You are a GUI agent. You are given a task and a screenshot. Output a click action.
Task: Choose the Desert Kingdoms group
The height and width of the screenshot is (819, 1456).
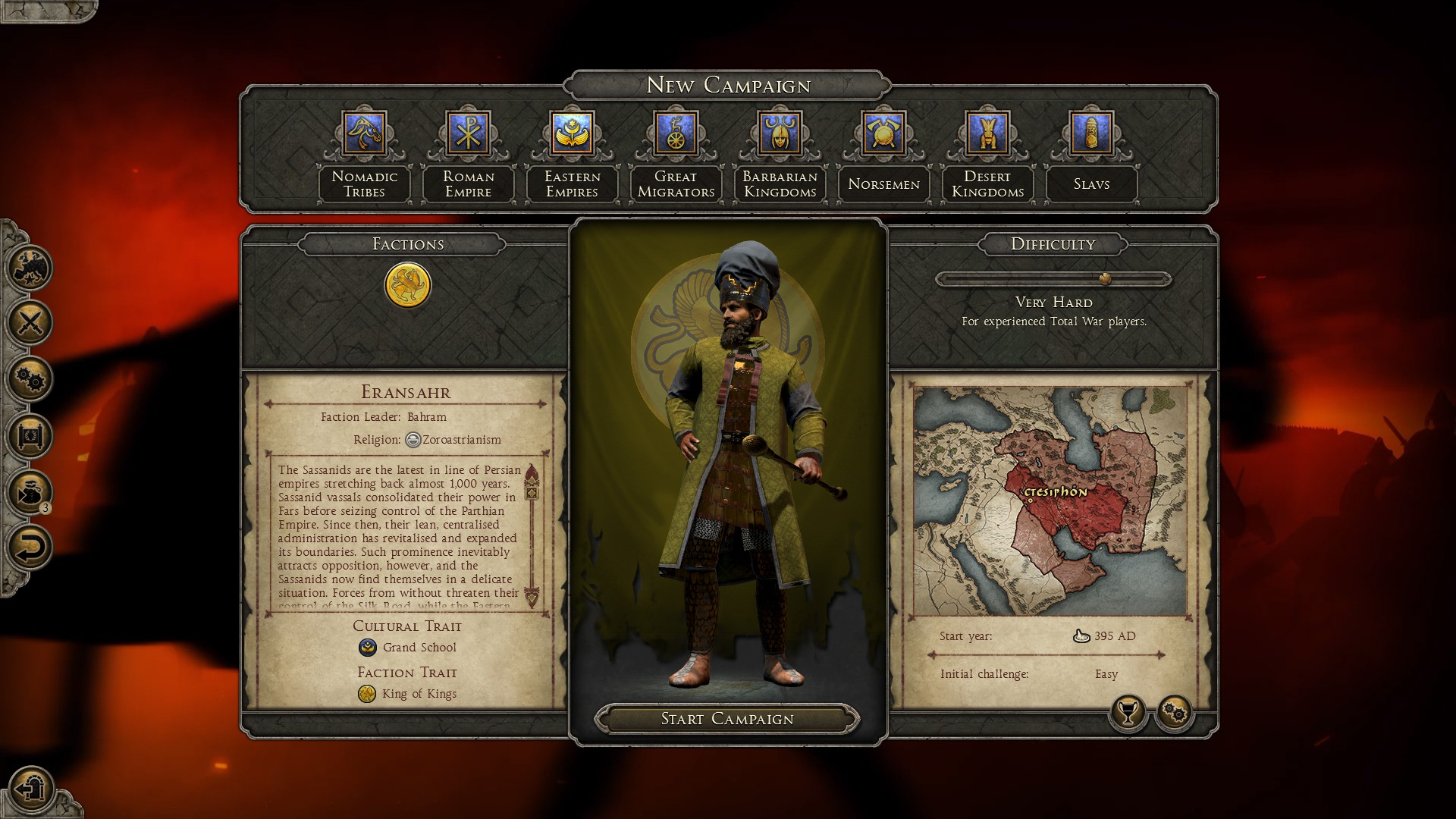(987, 133)
